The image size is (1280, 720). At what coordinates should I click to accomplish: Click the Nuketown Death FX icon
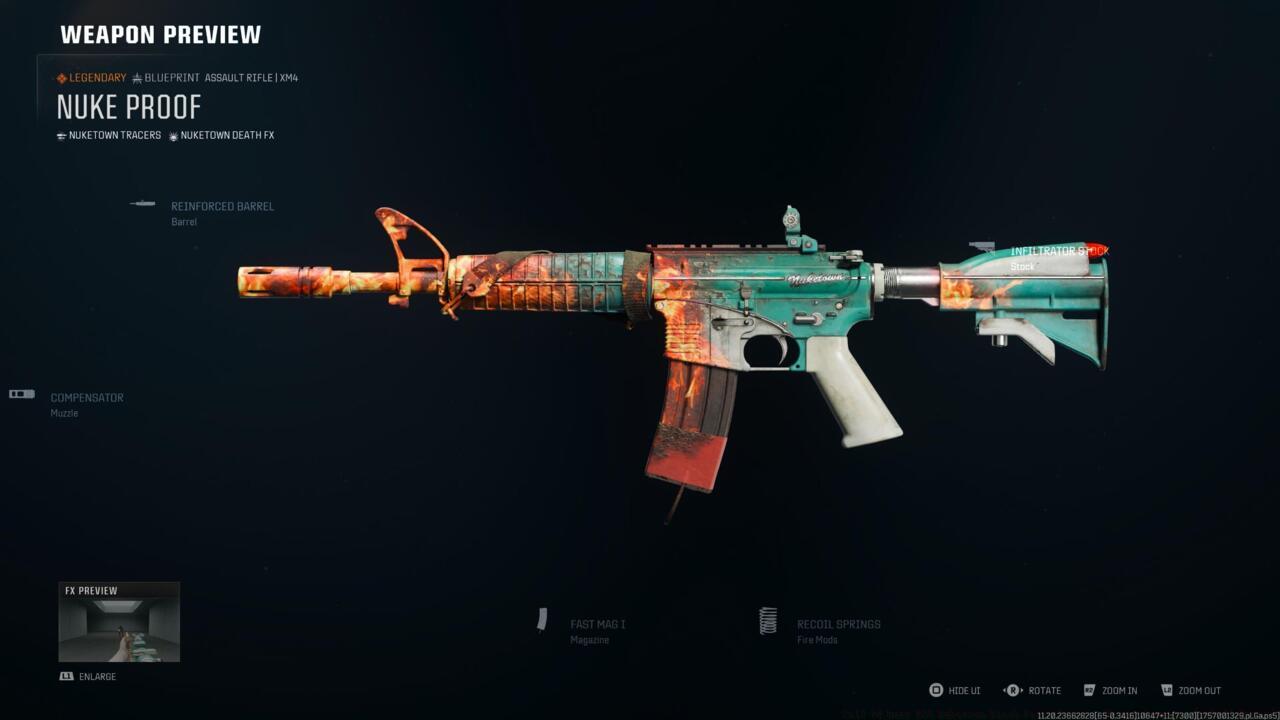tap(174, 135)
